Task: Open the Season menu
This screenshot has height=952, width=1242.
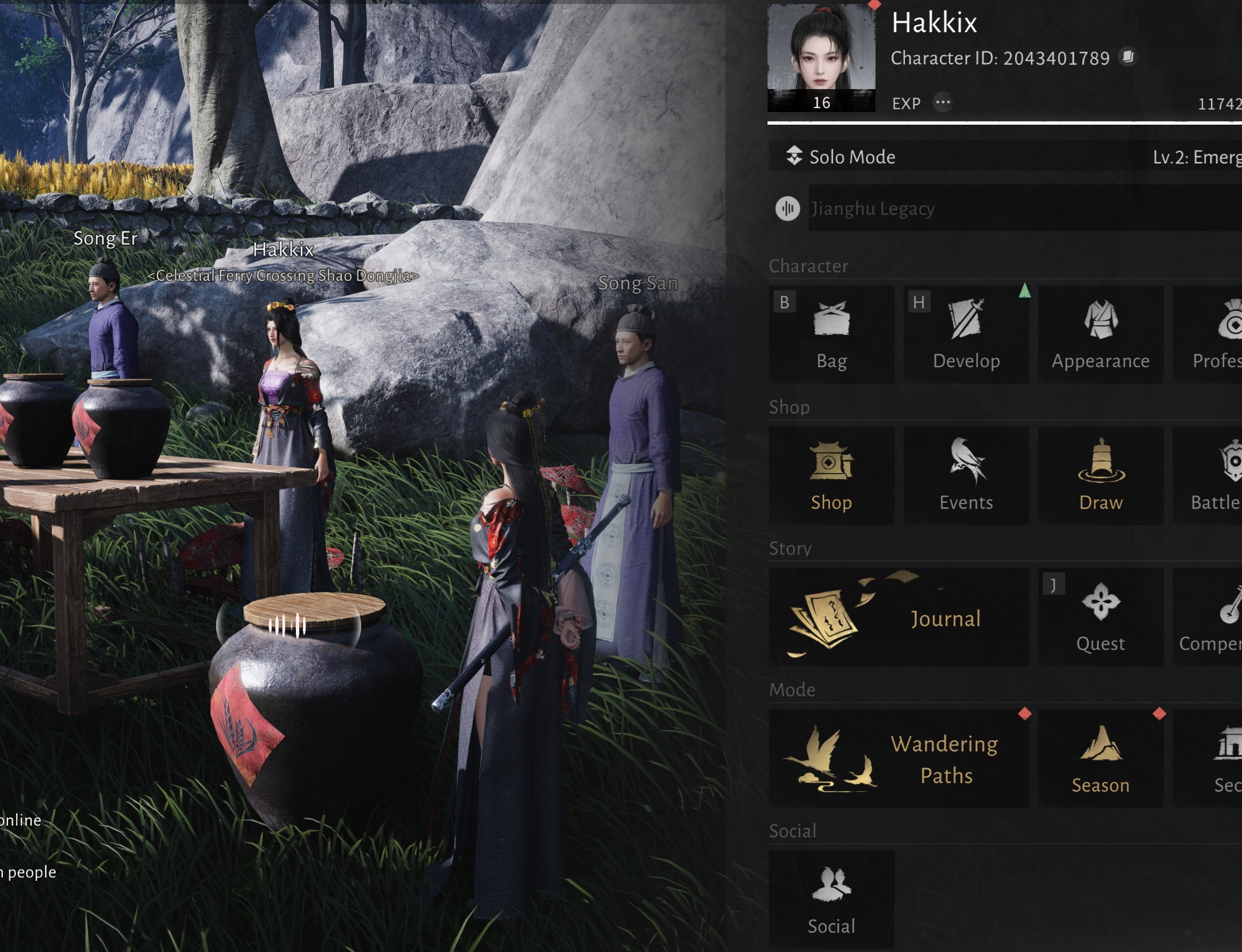Action: tap(1100, 759)
